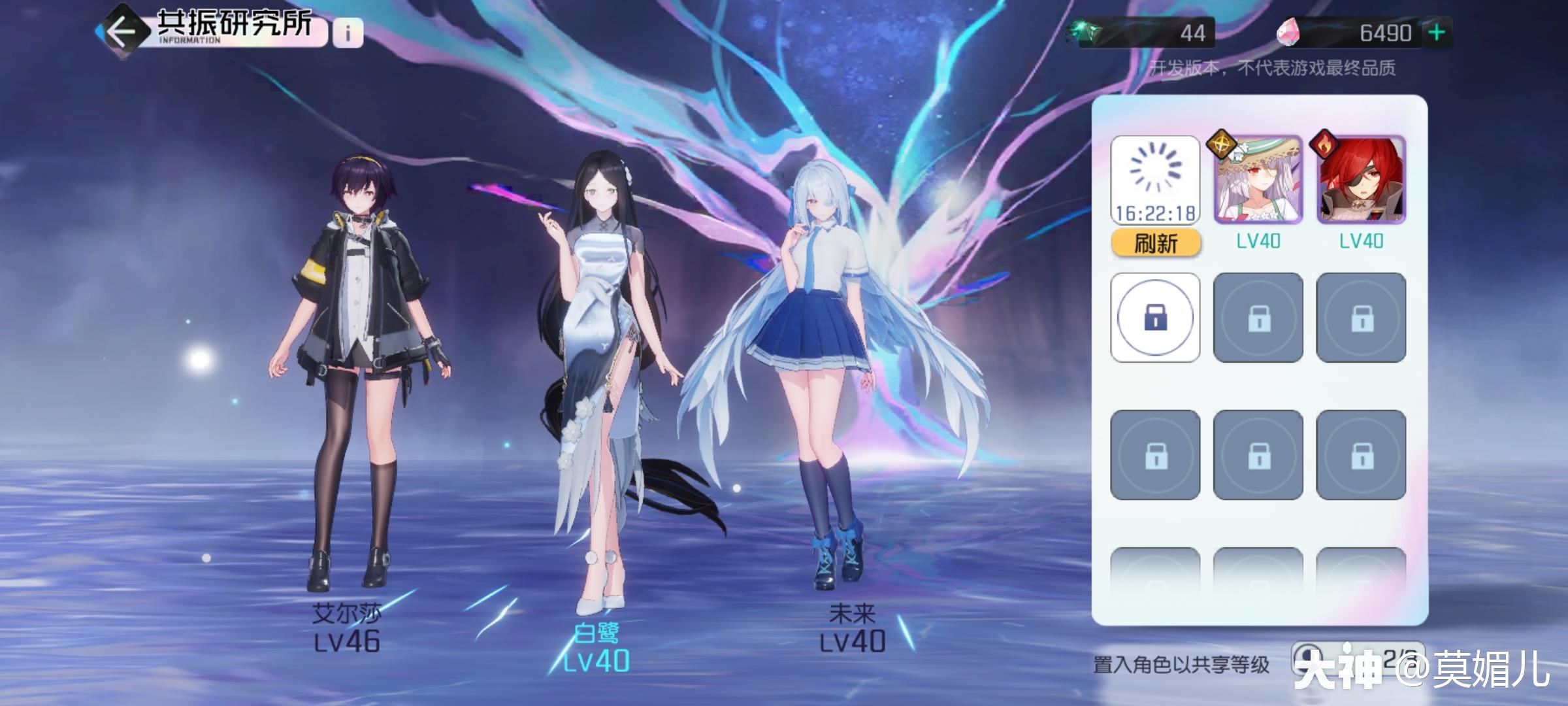The image size is (1568, 706).
Task: Select the straw-hat girl LV40 portrait
Action: [1258, 180]
